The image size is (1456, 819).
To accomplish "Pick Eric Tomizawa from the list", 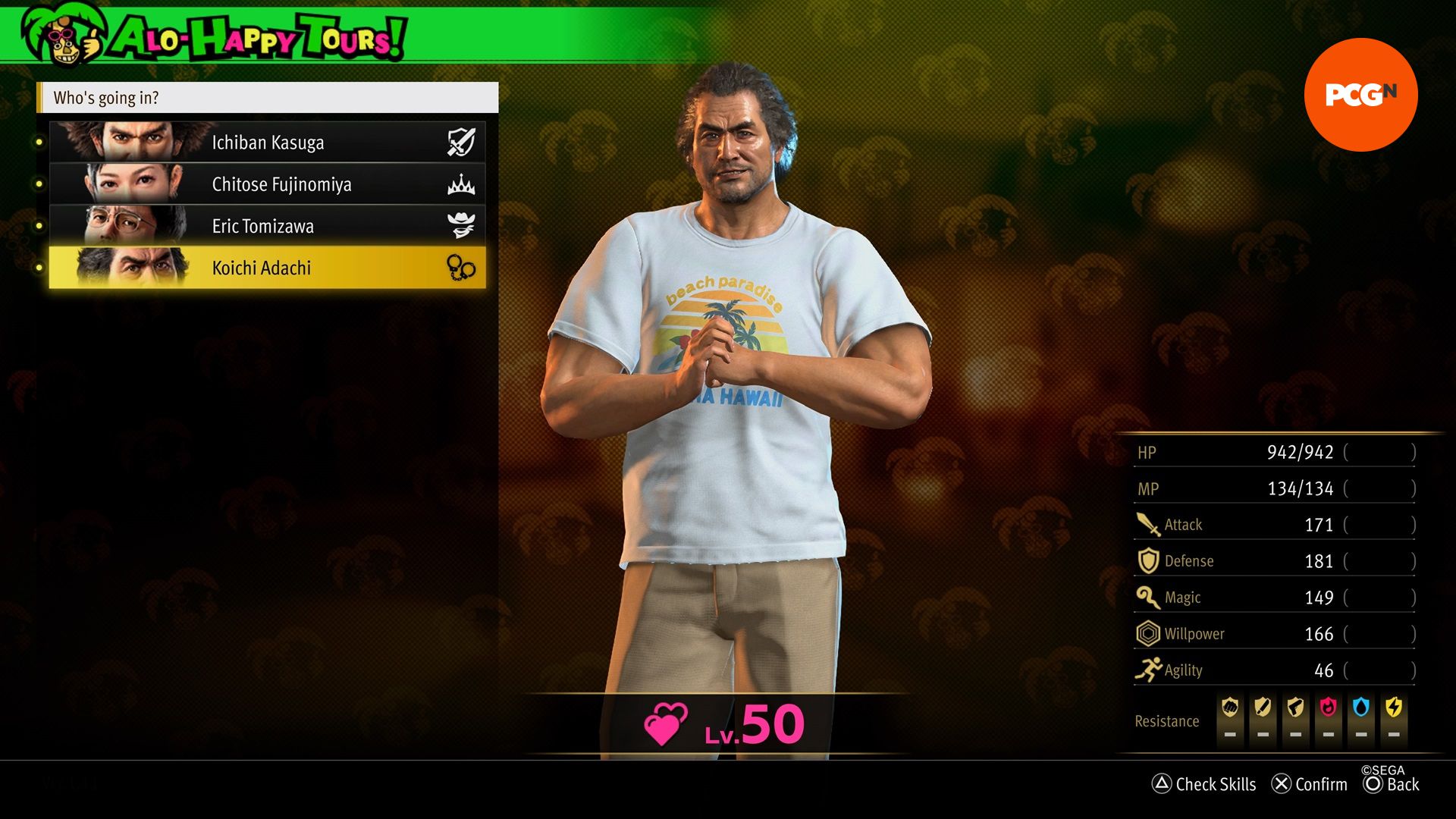I will point(267,226).
